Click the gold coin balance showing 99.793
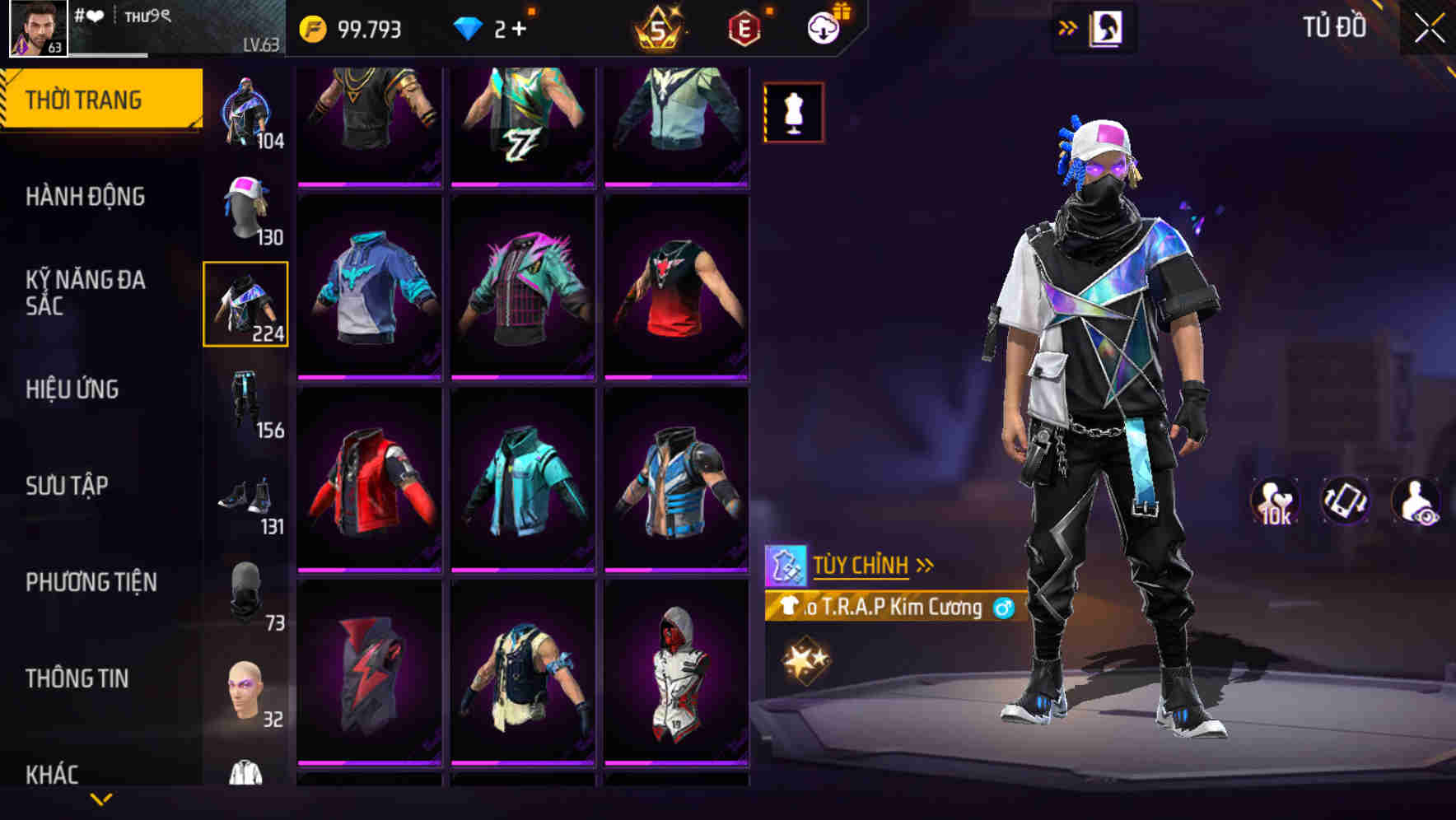The width and height of the screenshot is (1456, 820). pyautogui.click(x=354, y=27)
